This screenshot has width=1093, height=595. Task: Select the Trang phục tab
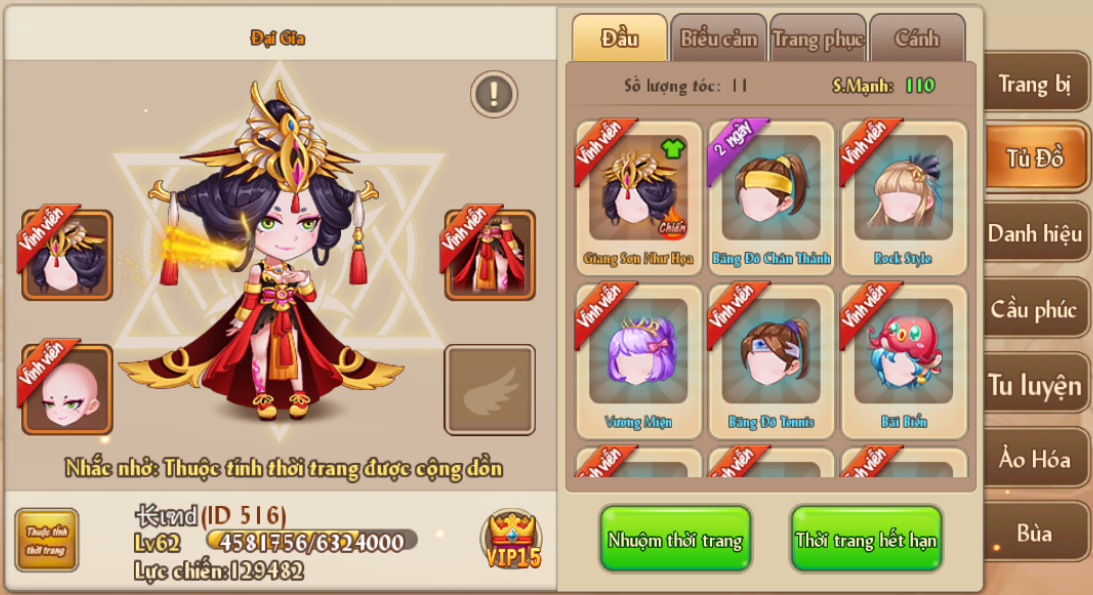pyautogui.click(x=817, y=40)
